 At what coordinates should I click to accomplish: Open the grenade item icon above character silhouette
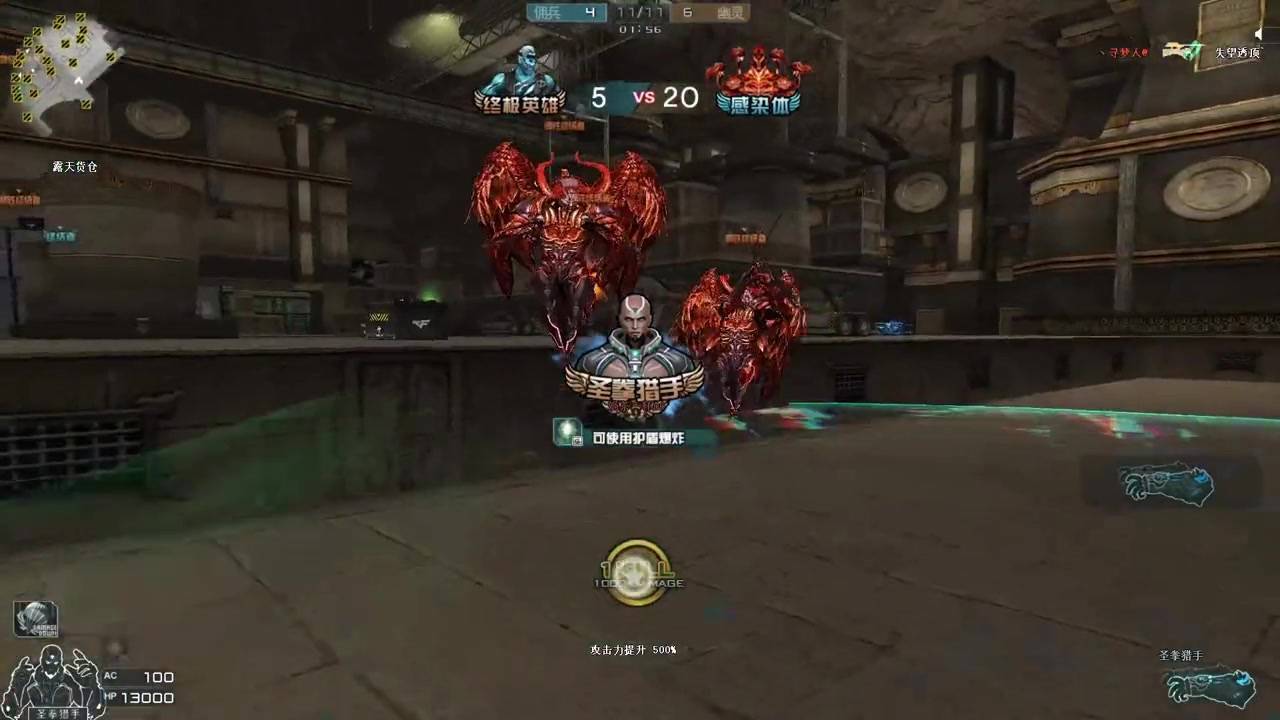click(x=36, y=618)
